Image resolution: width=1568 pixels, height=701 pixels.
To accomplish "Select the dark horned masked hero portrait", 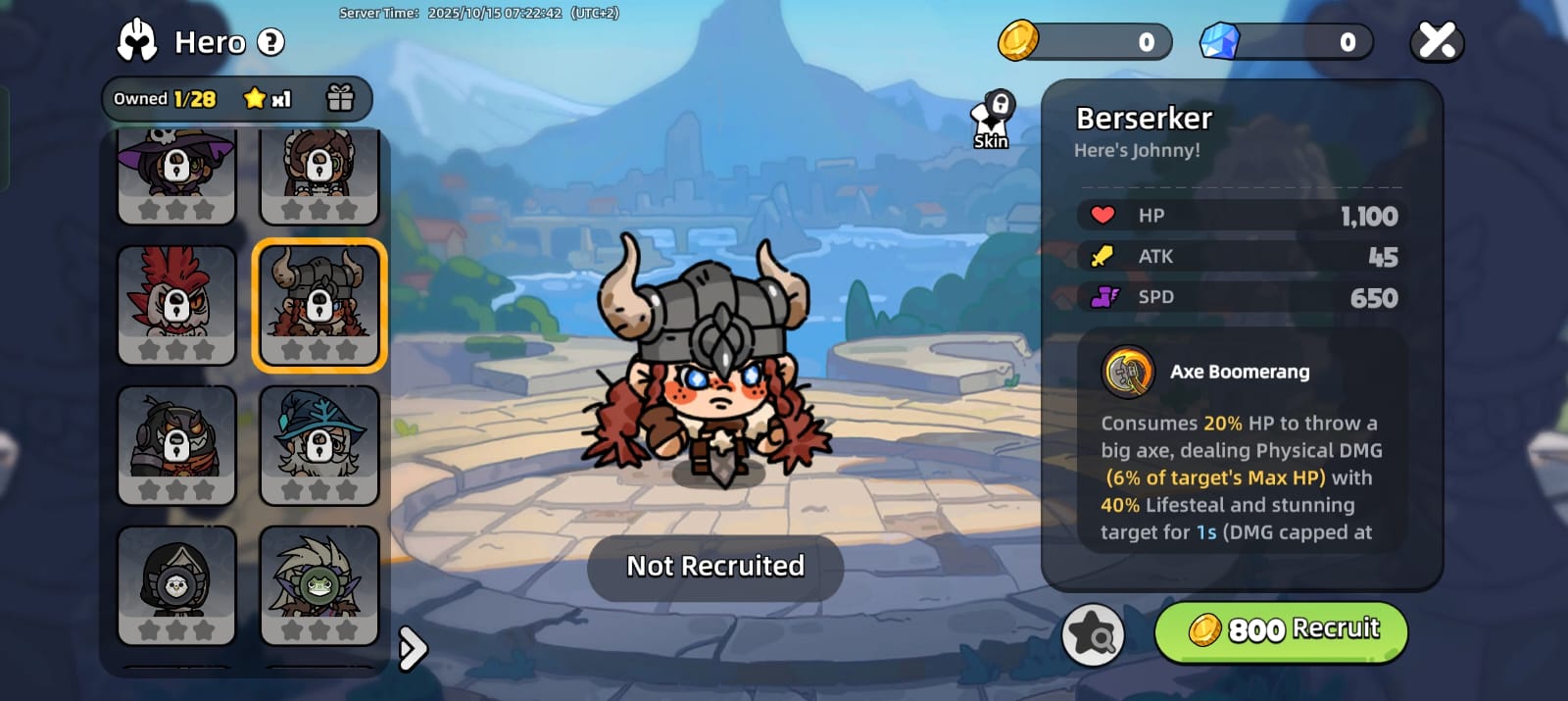I will (176, 445).
